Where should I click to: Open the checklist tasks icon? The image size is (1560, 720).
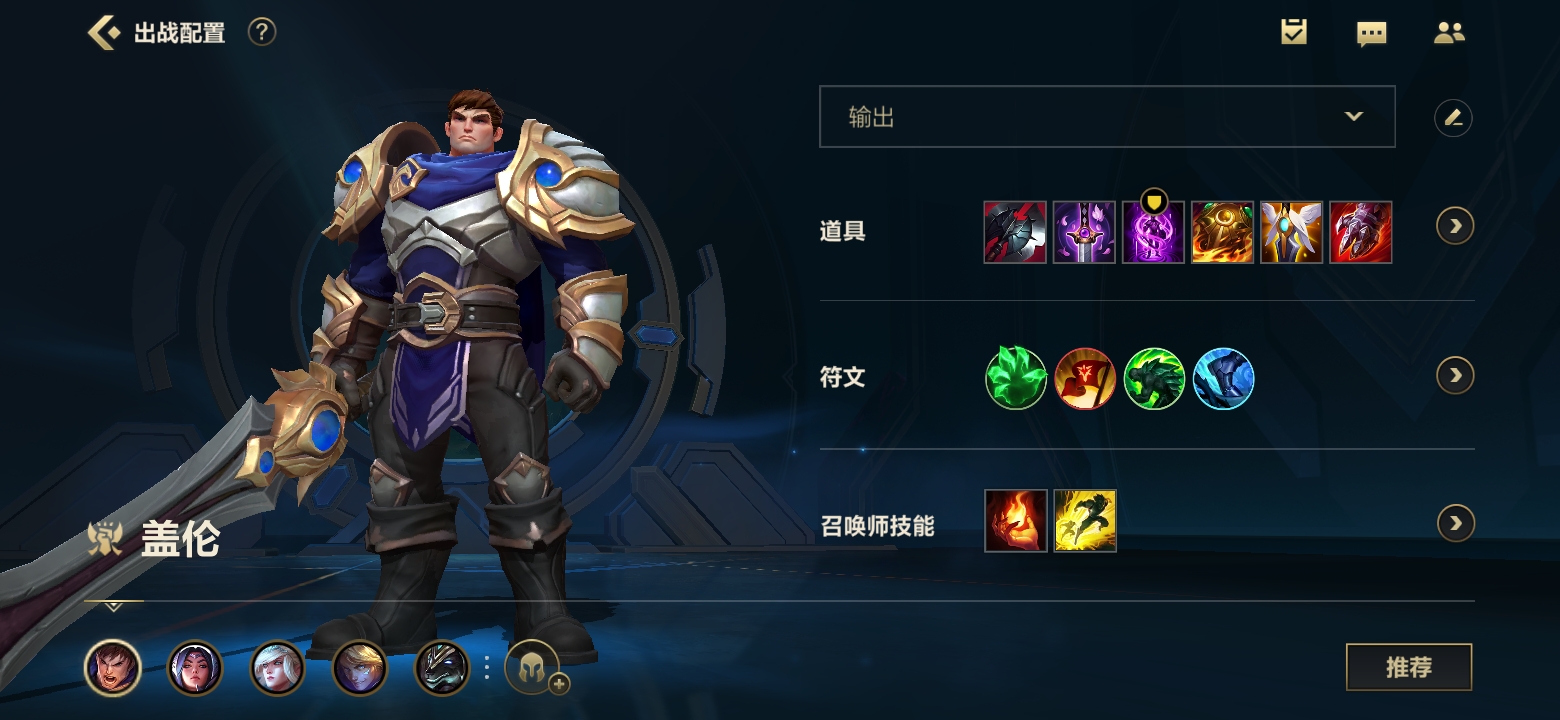(x=1294, y=33)
